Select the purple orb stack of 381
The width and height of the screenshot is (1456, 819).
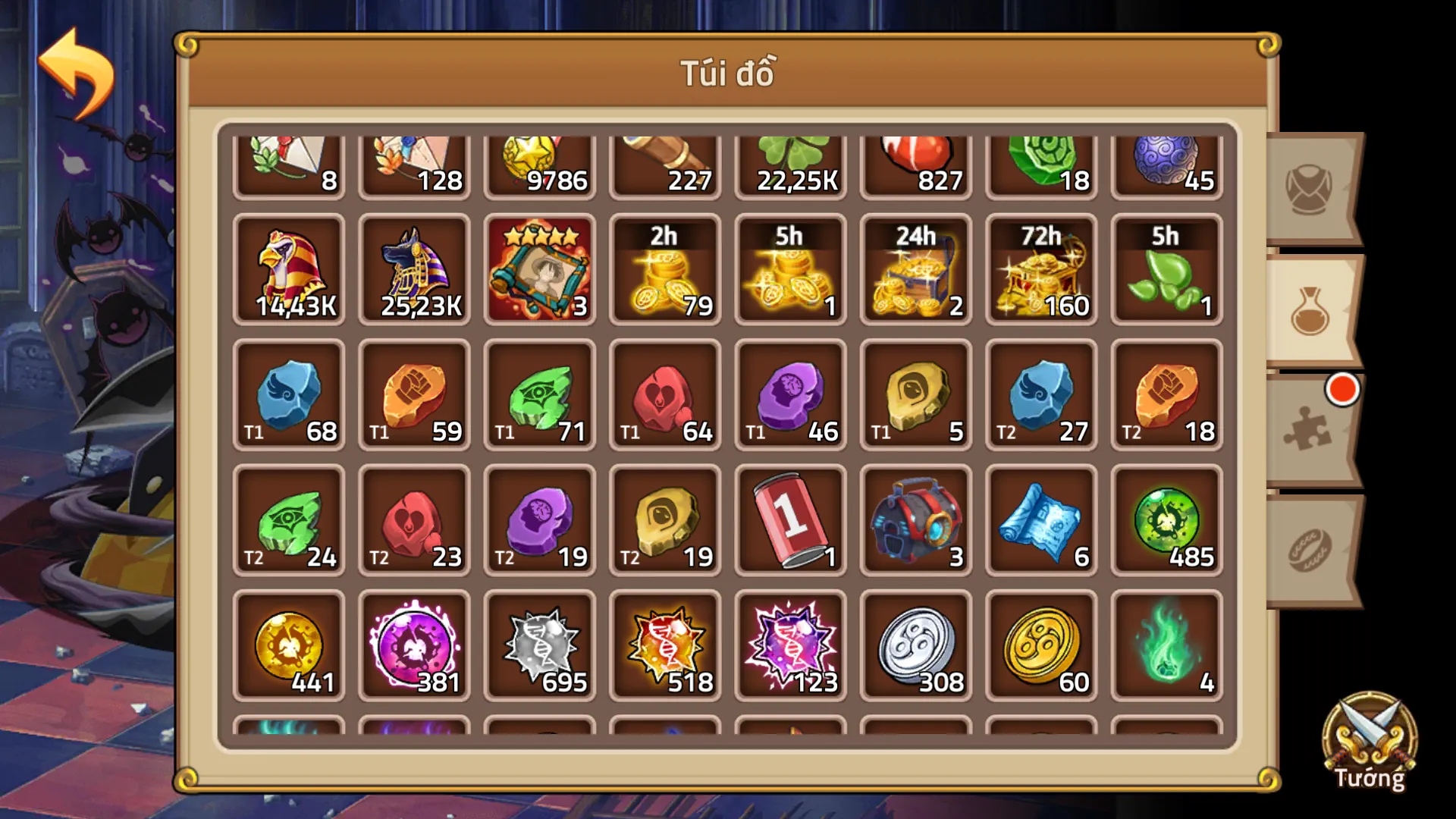coord(415,646)
